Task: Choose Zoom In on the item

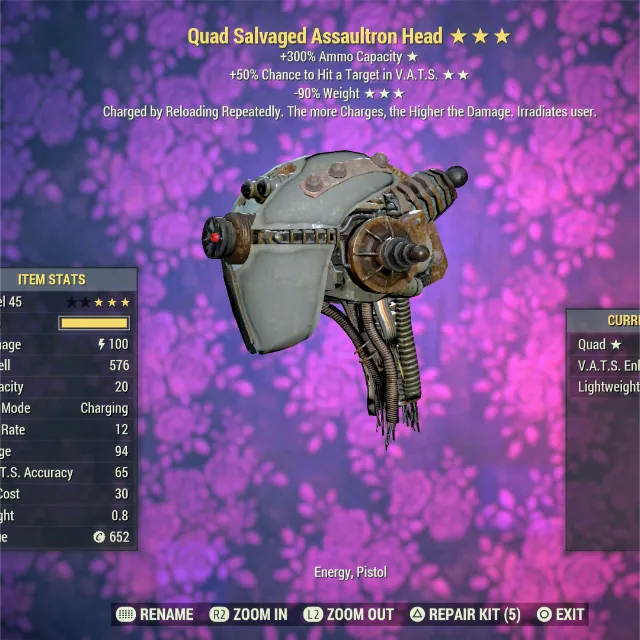Action: tap(248, 614)
